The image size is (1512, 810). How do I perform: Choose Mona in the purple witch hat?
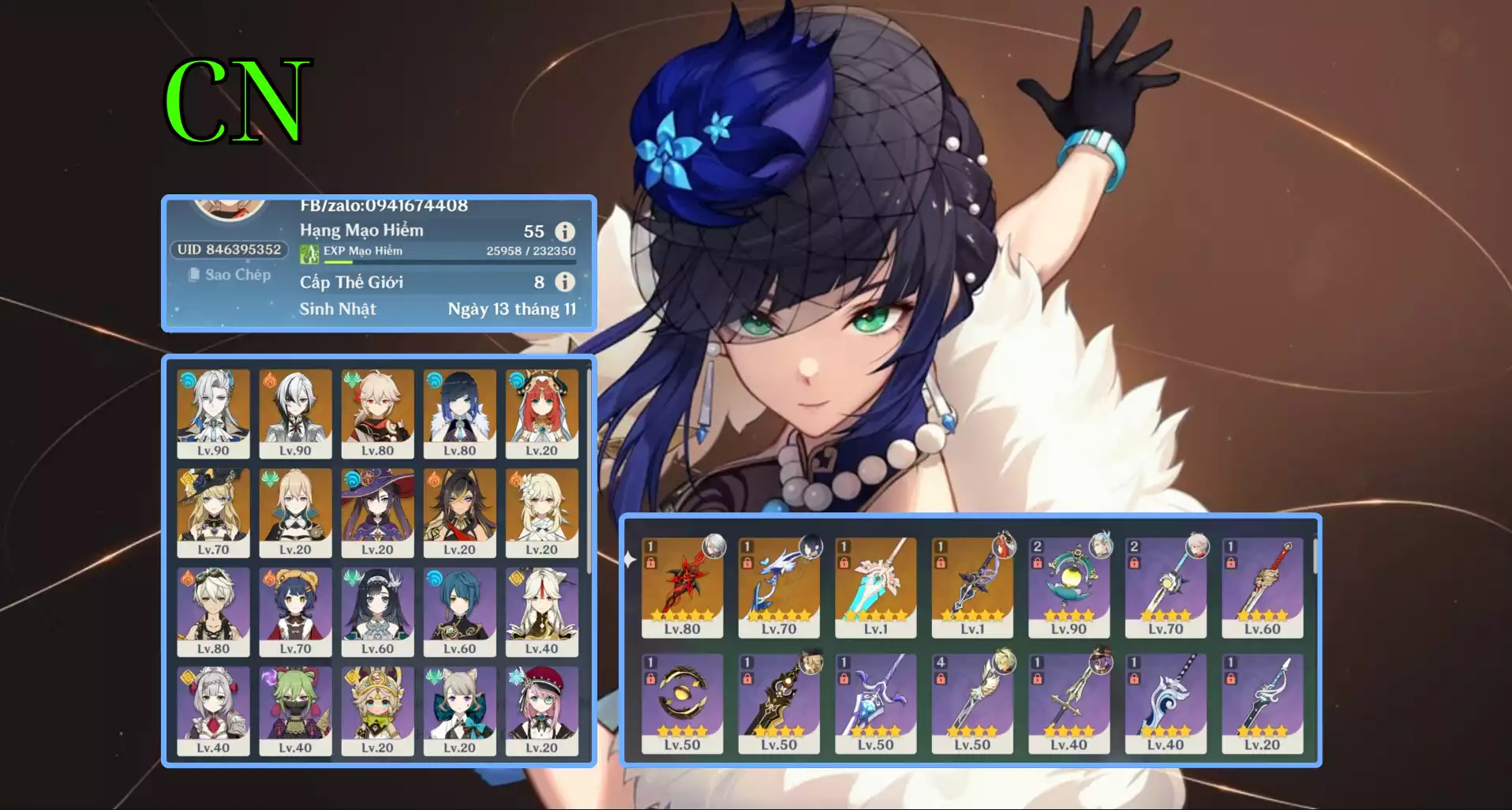(377, 513)
